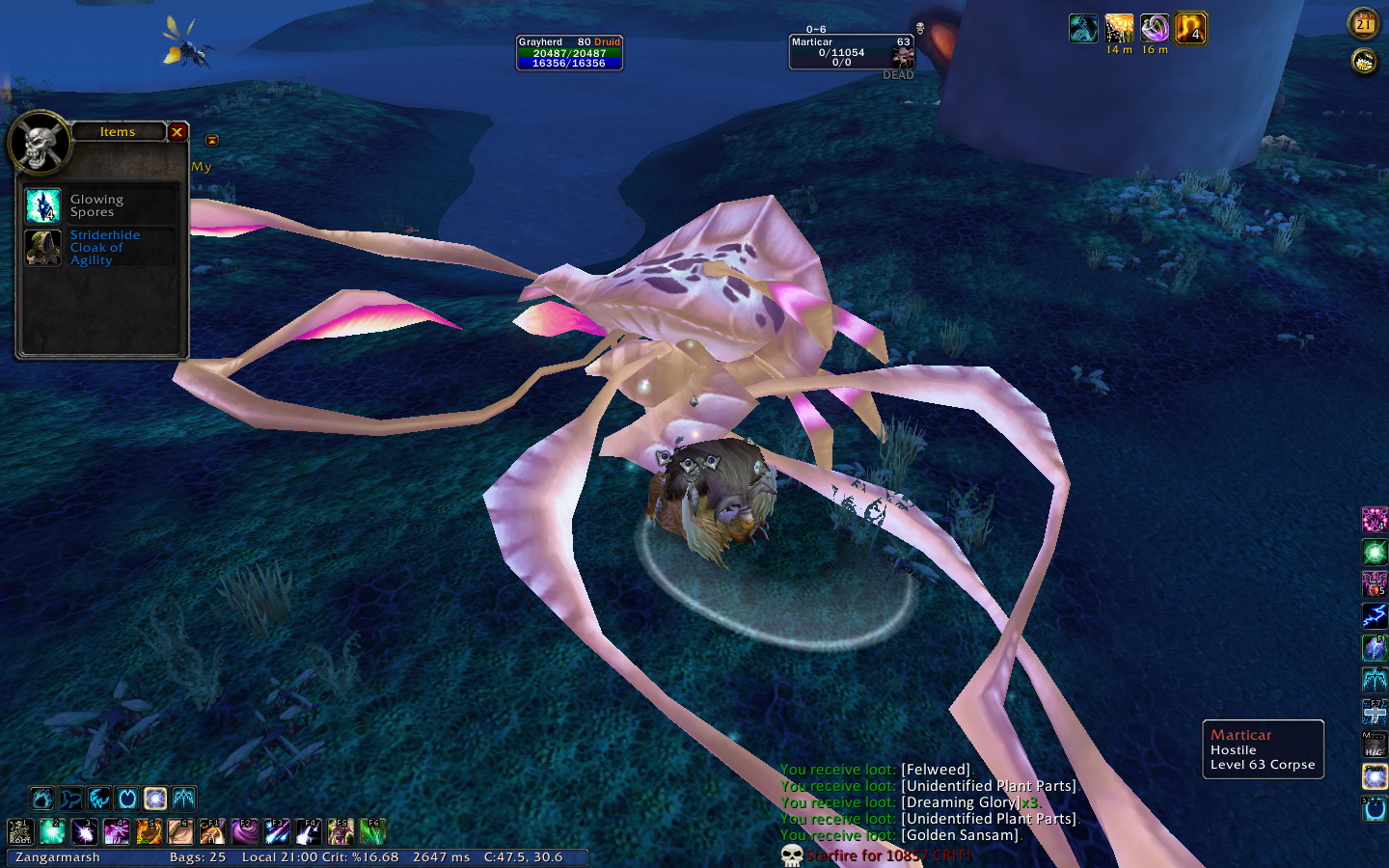Viewport: 1389px width, 868px height.
Task: Click the golden silhouette buff with 4 stacks
Action: (x=1190, y=29)
